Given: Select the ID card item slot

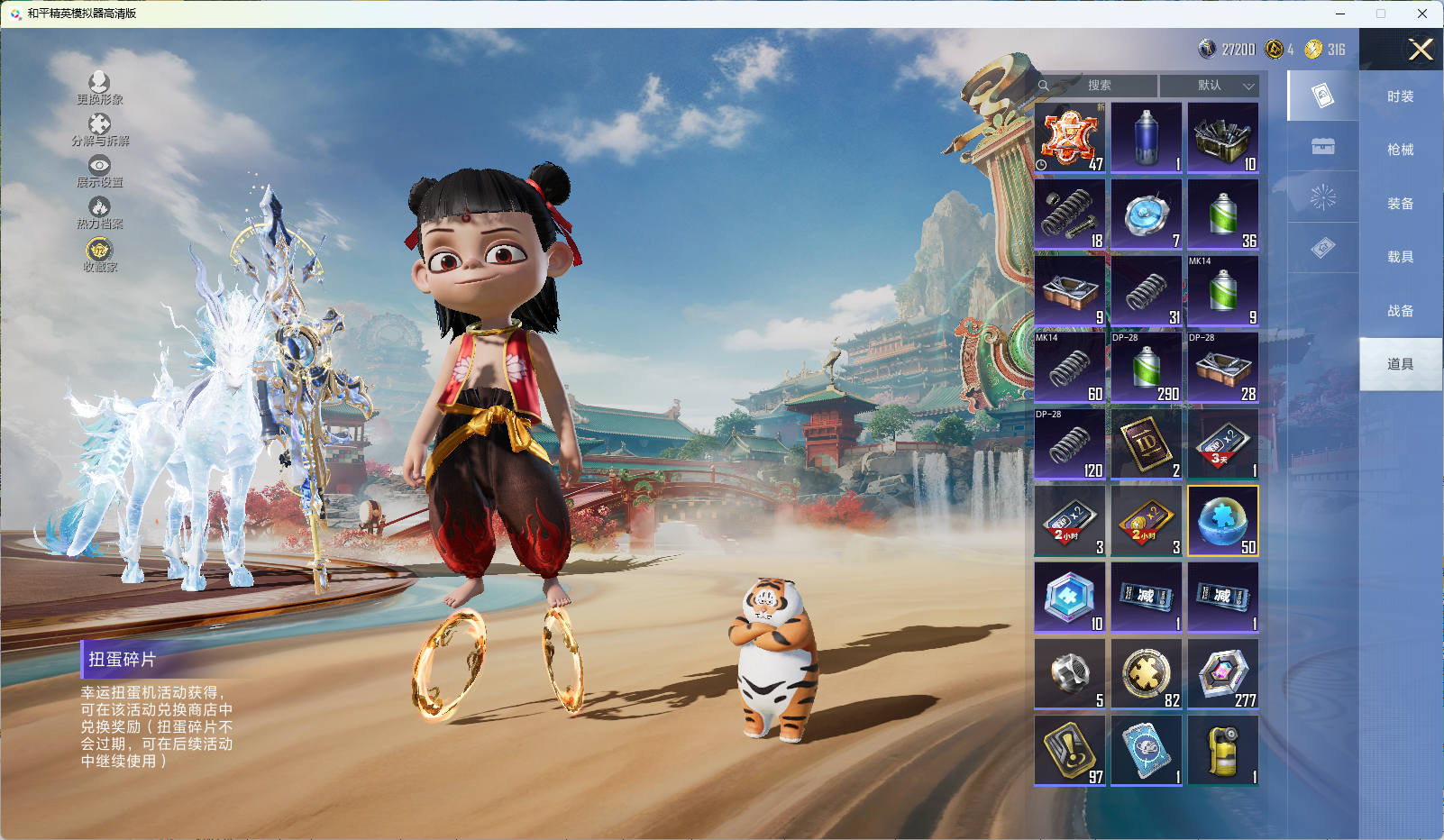Looking at the screenshot, I should [x=1147, y=444].
